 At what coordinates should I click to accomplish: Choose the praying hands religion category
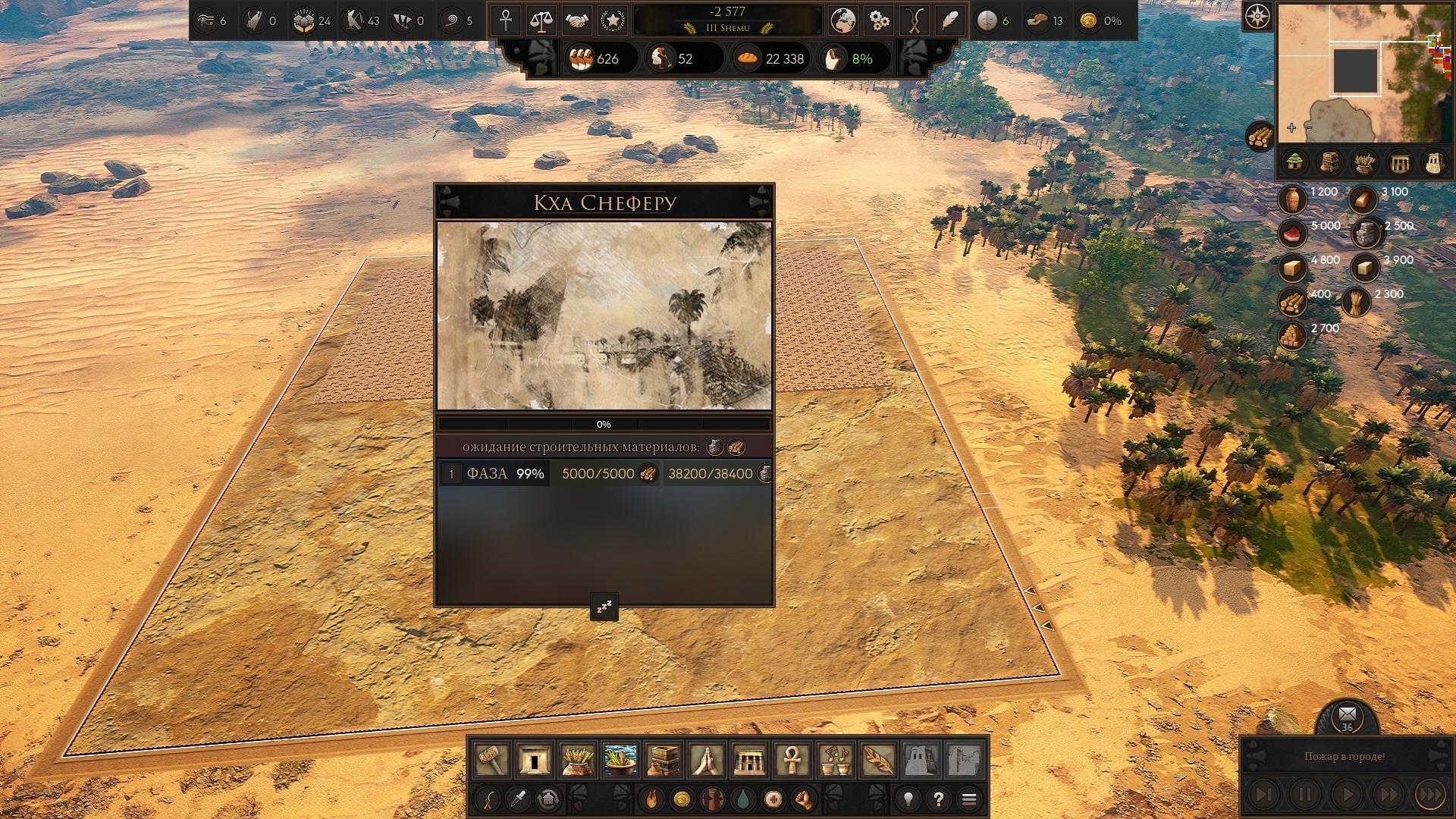(706, 759)
